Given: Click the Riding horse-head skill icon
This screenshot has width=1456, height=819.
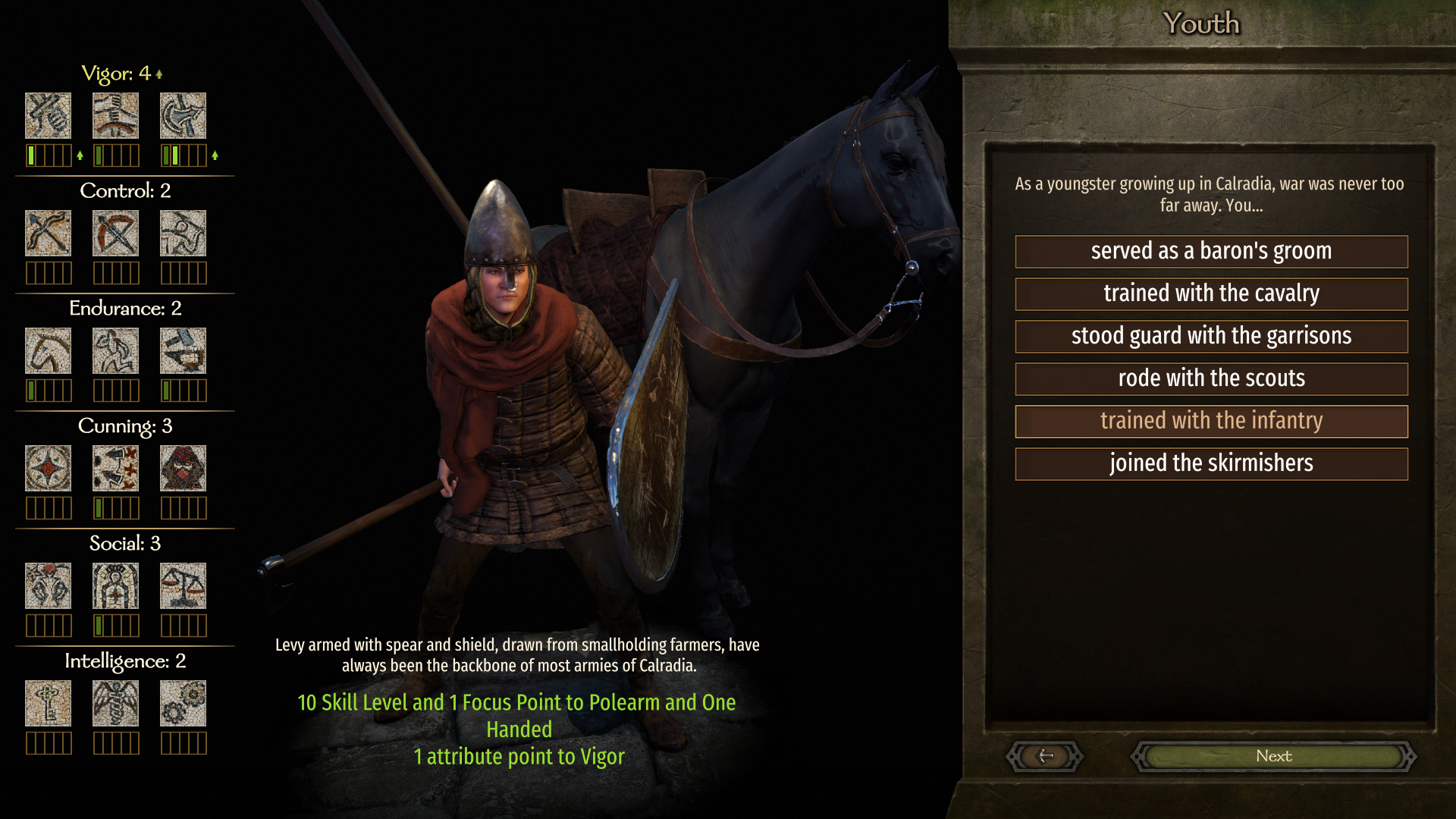Looking at the screenshot, I should pos(48,350).
